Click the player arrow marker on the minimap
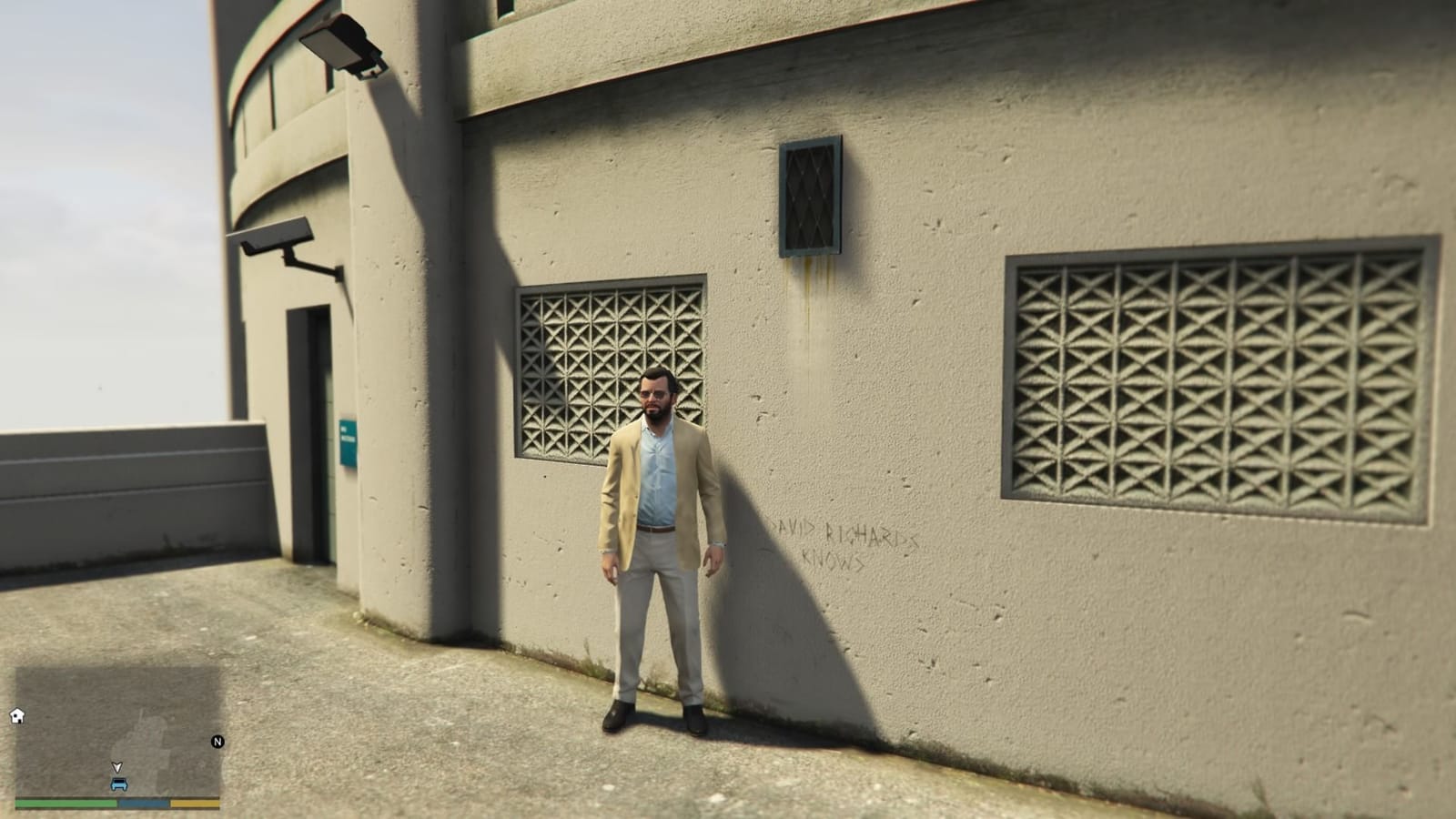 119,767
